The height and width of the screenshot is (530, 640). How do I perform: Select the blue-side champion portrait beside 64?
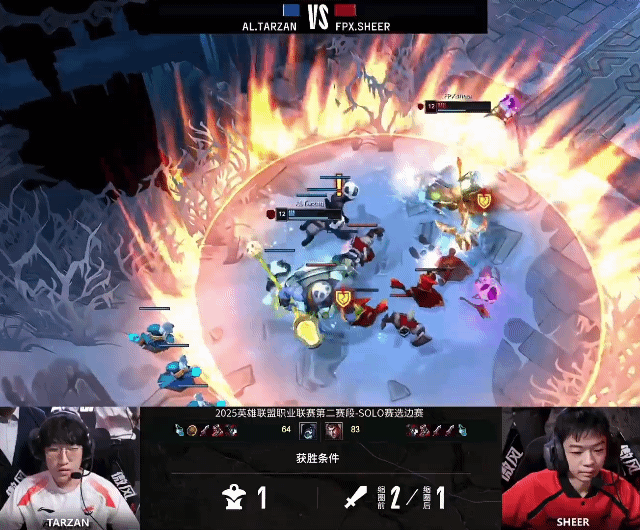pos(308,429)
